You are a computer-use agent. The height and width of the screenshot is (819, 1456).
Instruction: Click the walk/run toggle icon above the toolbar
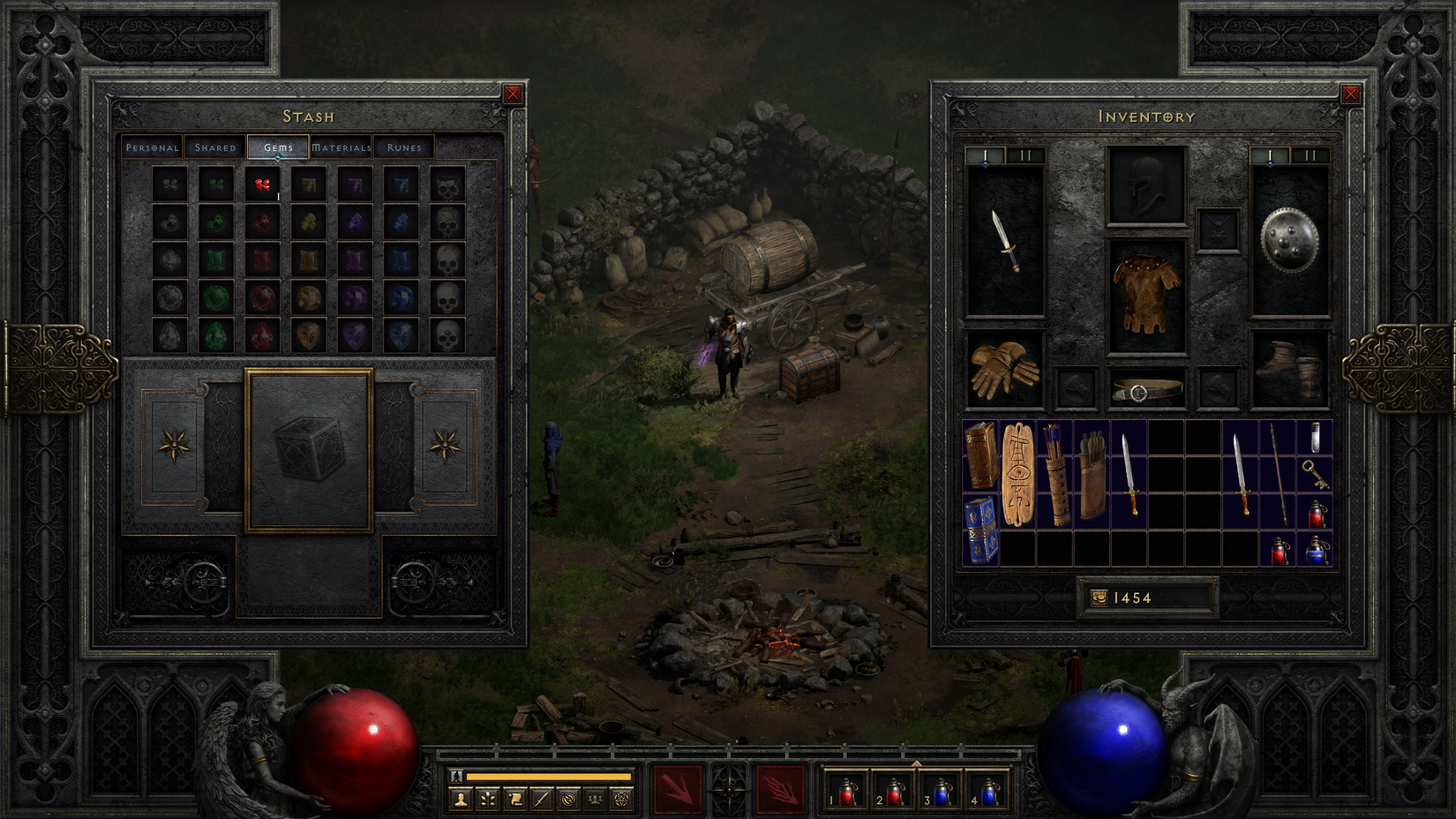456,777
